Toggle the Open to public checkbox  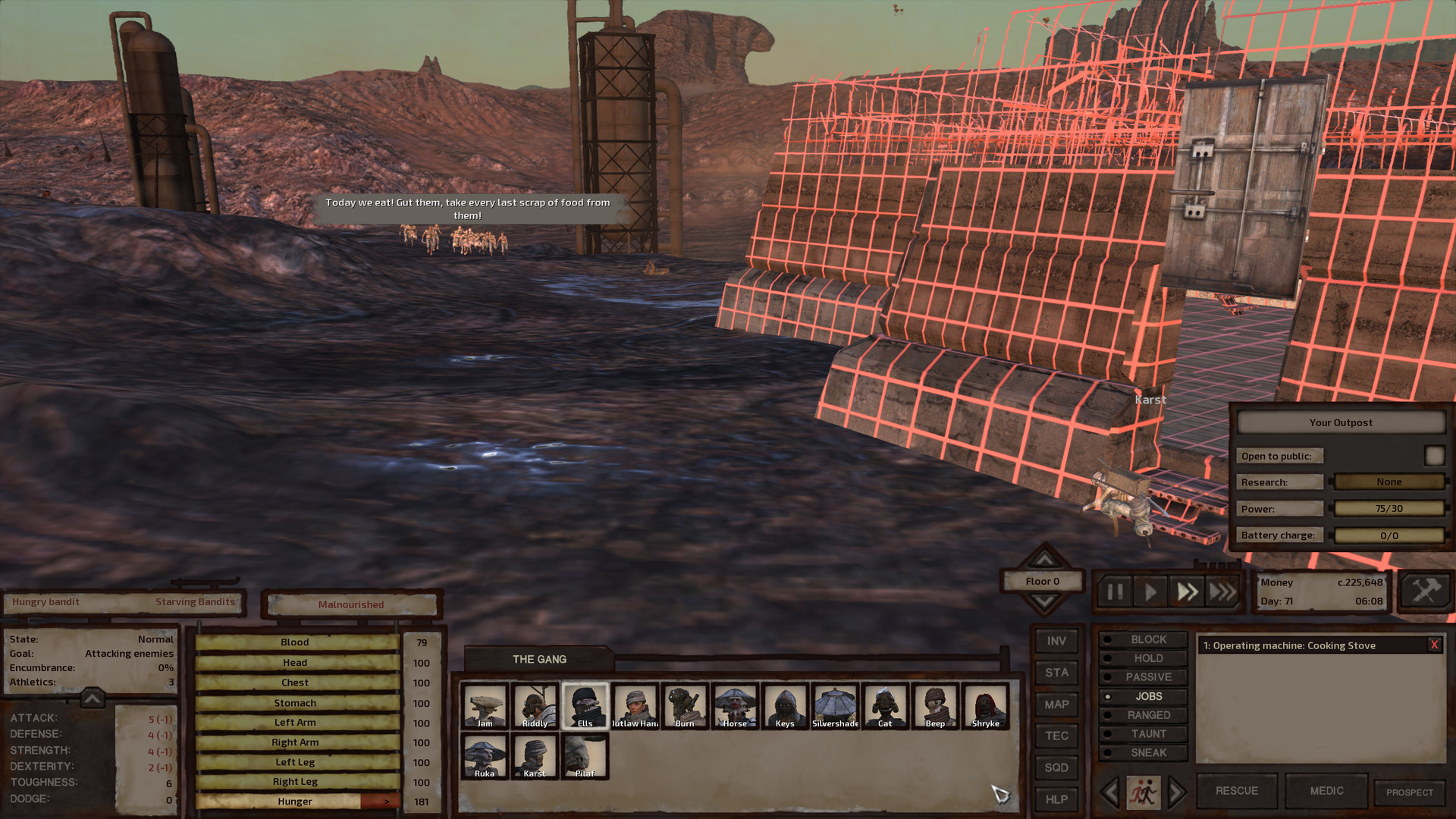(1434, 455)
